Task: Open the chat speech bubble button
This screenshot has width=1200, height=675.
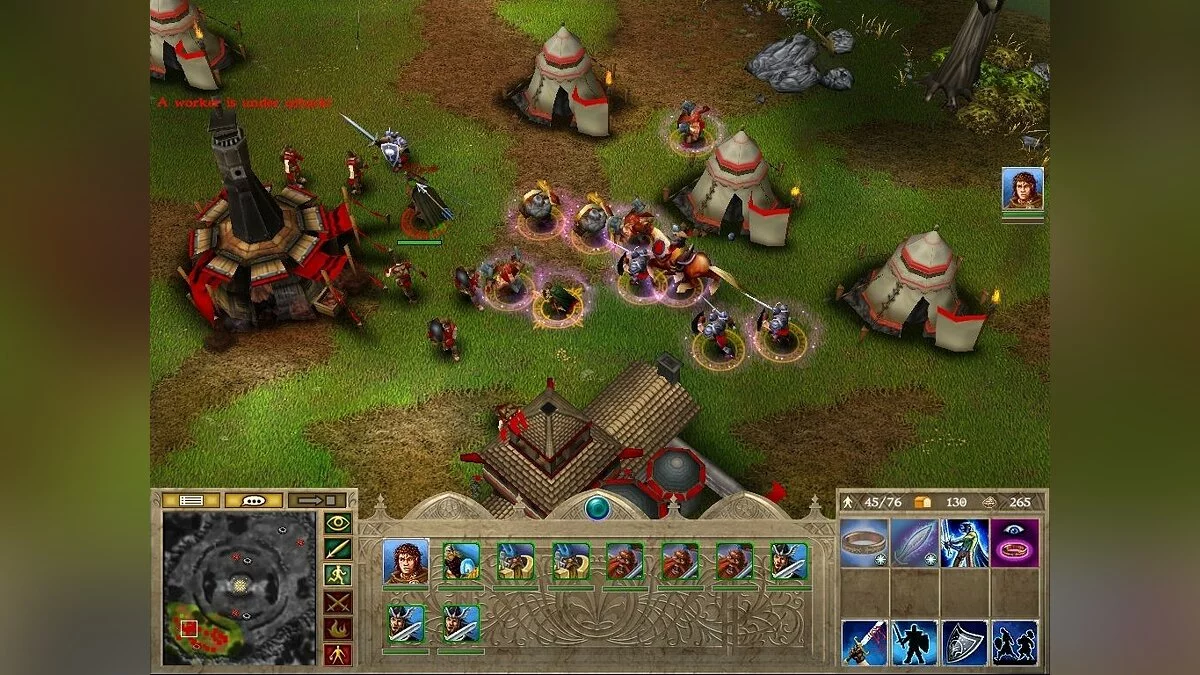Action: 253,500
